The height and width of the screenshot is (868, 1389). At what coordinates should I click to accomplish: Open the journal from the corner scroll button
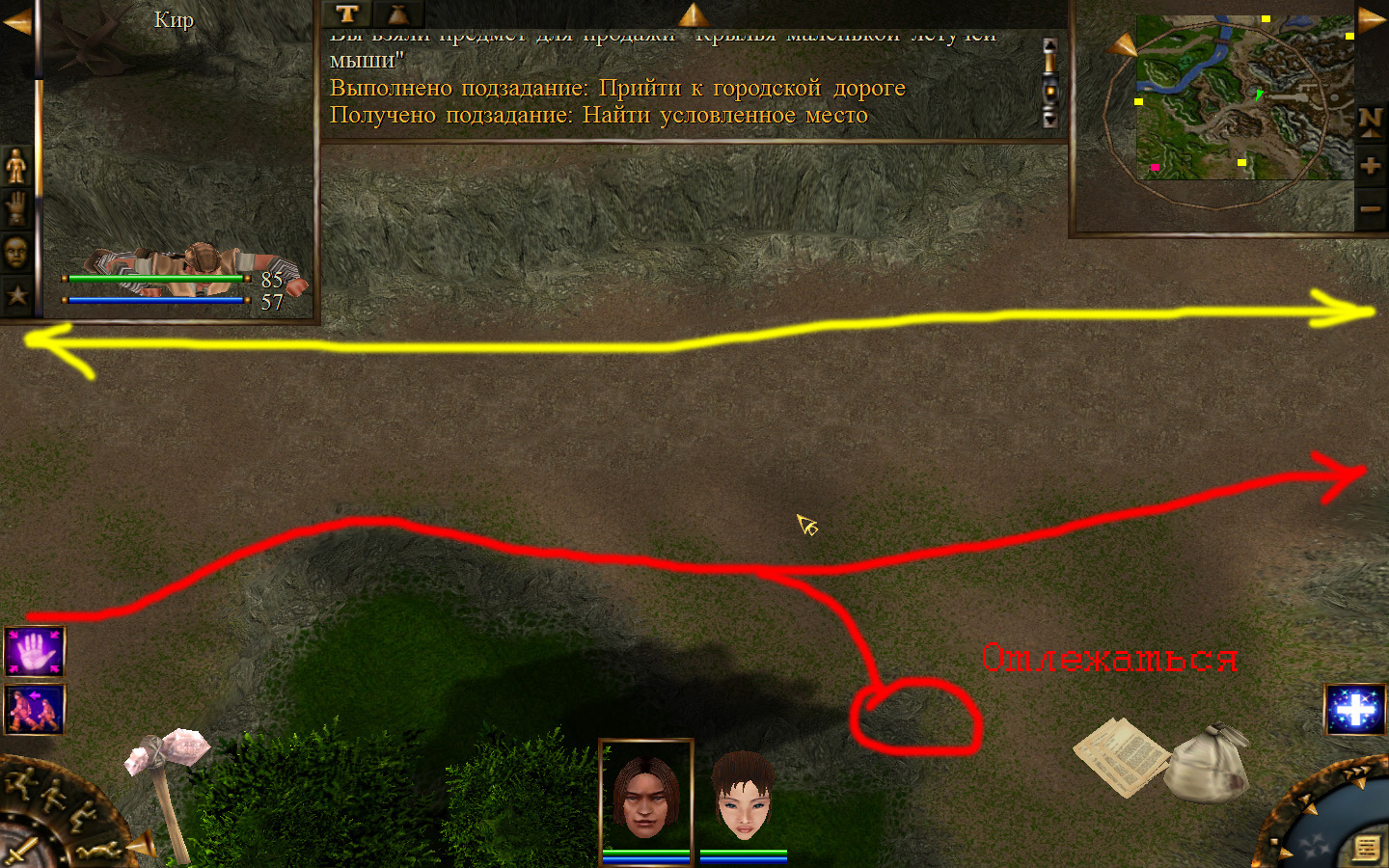click(x=1366, y=848)
